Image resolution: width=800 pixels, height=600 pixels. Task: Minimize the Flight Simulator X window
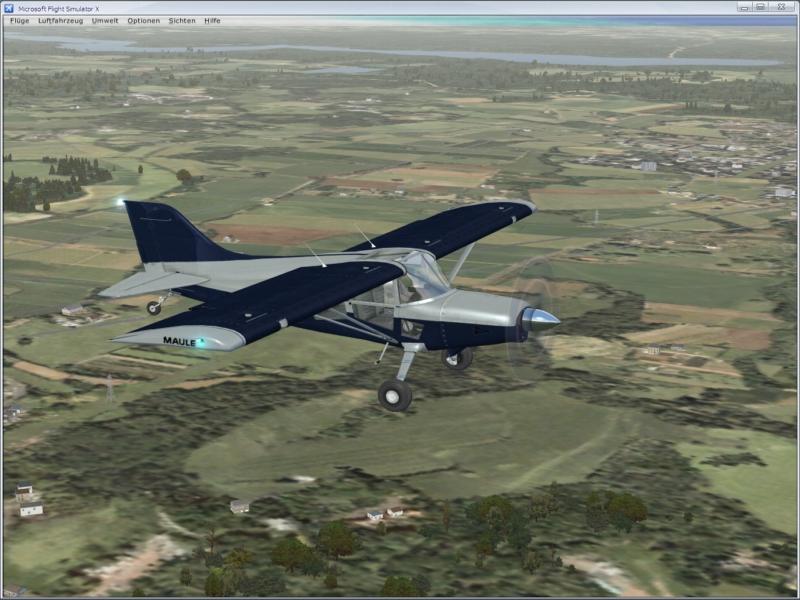[x=745, y=7]
